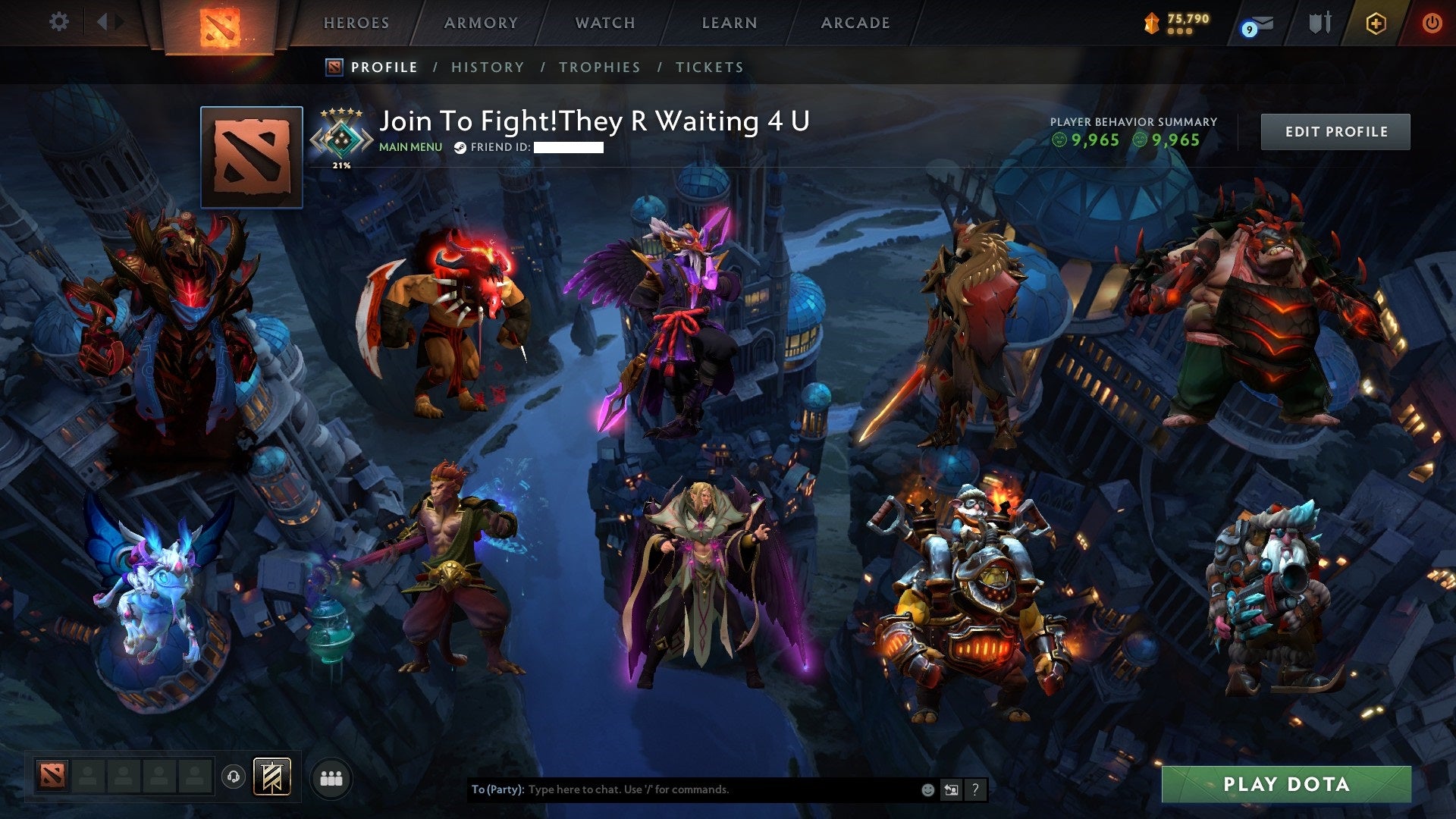Open the emoticon picker in chat
The width and height of the screenshot is (1456, 819).
927,789
